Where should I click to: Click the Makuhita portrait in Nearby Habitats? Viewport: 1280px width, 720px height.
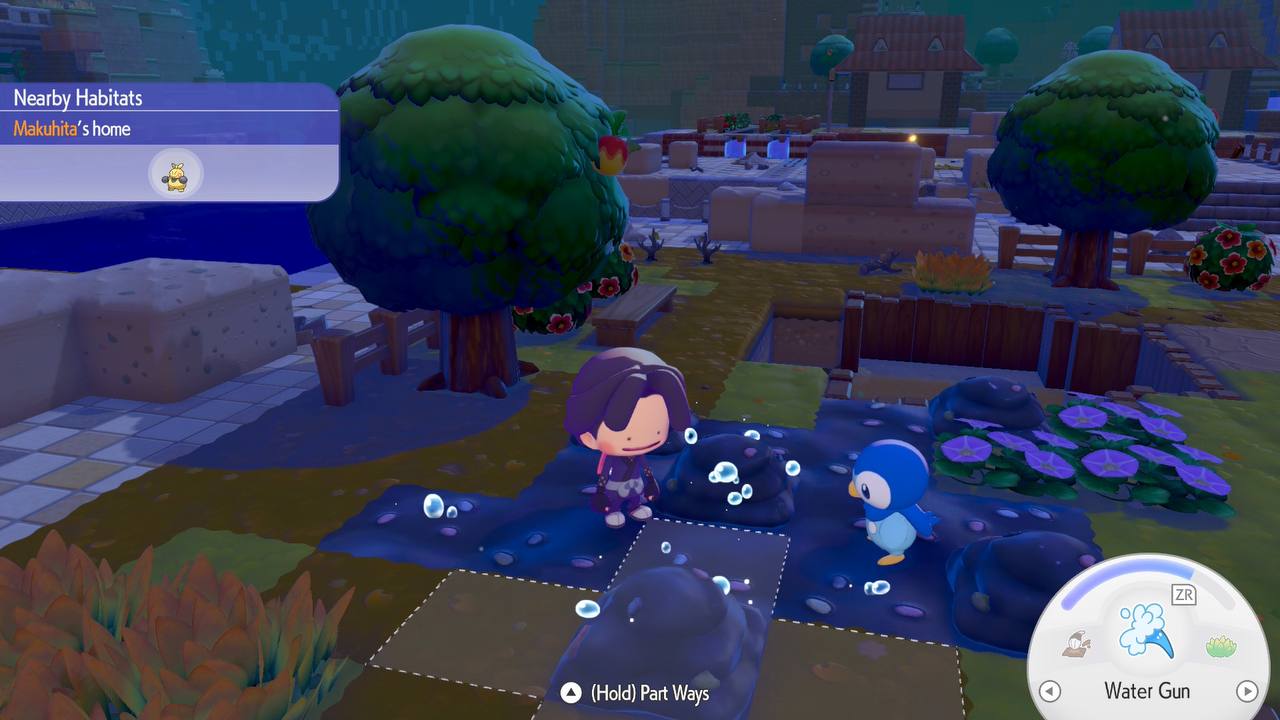click(x=176, y=174)
